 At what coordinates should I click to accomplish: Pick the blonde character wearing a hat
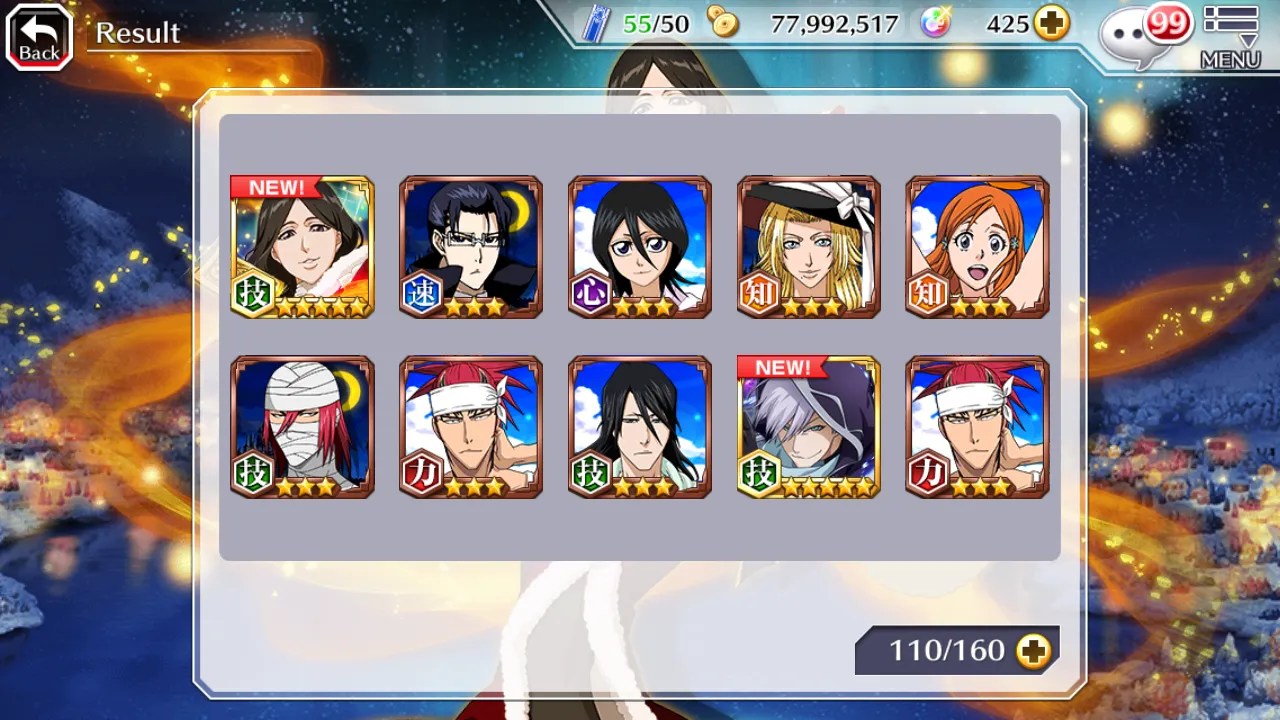(809, 247)
